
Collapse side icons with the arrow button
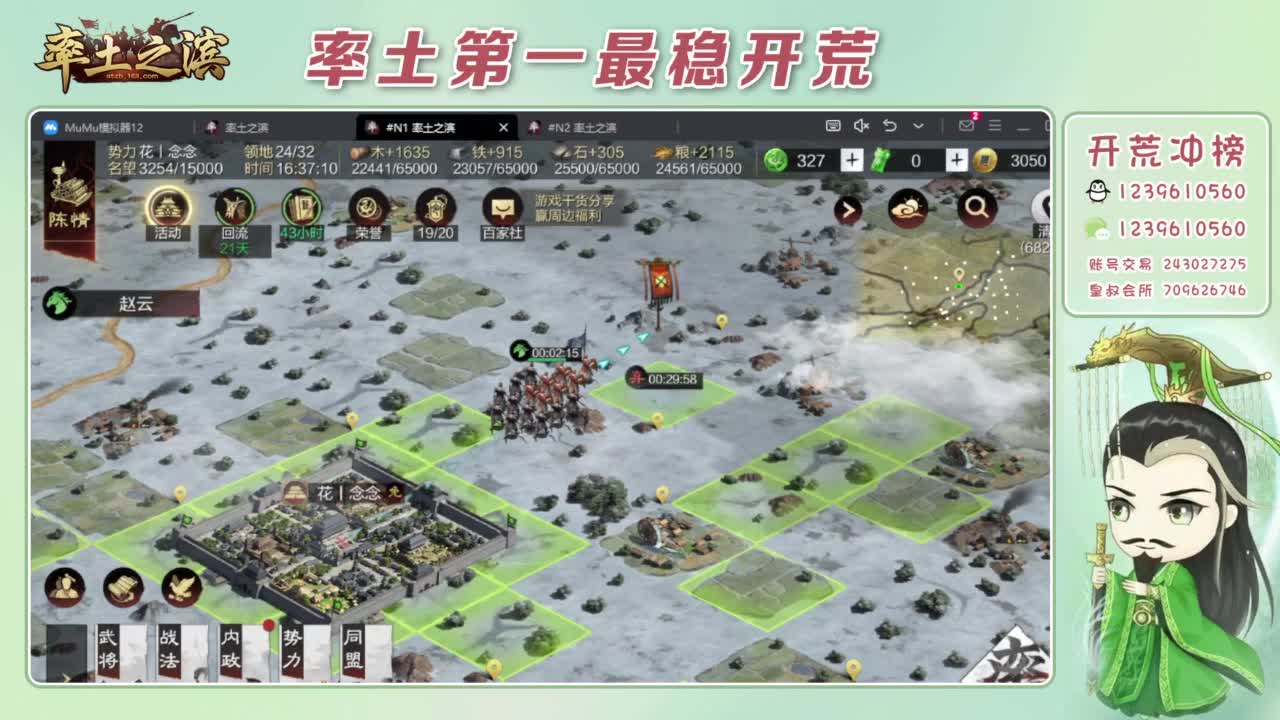click(x=846, y=210)
